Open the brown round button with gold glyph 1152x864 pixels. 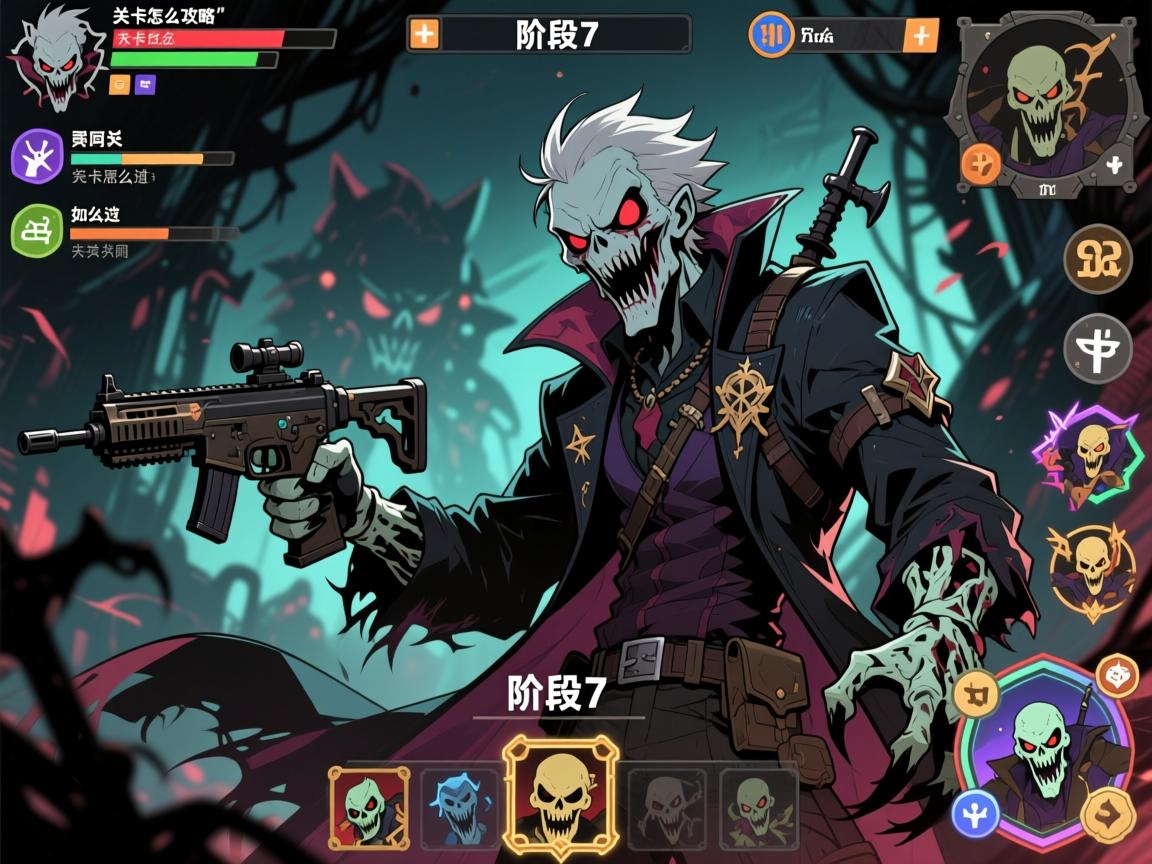1097,258
